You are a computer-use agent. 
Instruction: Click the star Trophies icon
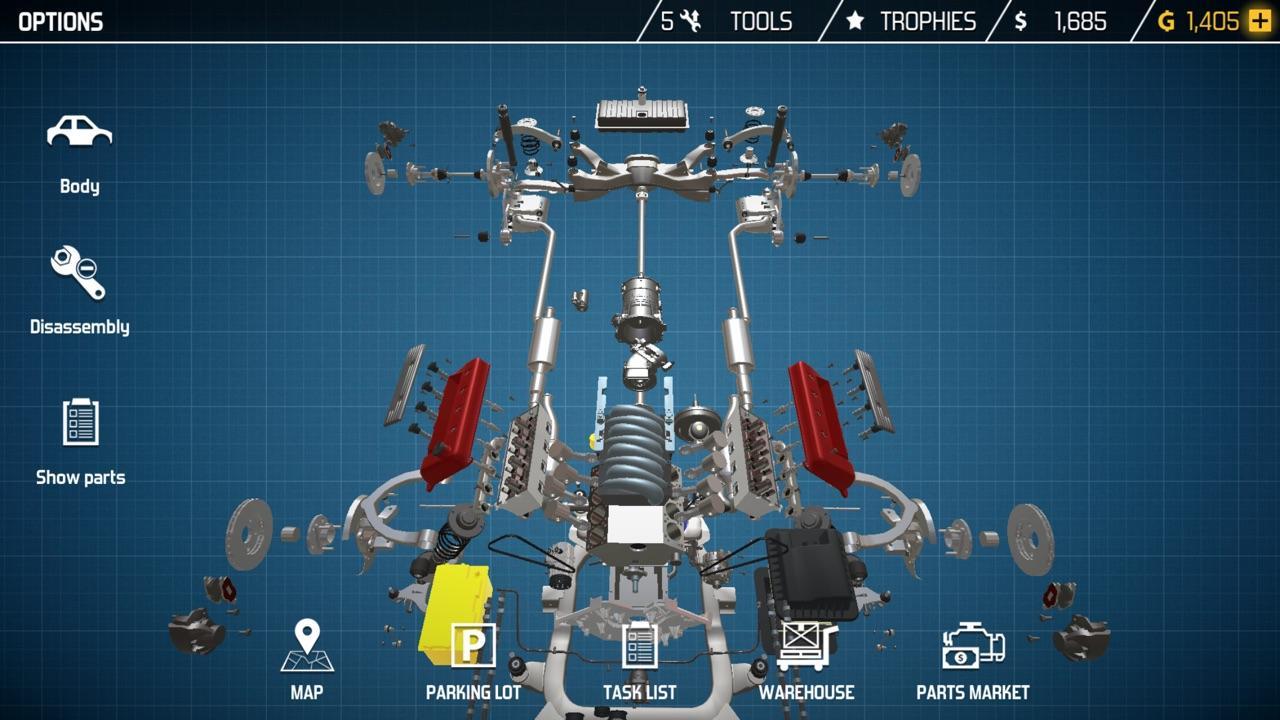pos(857,20)
